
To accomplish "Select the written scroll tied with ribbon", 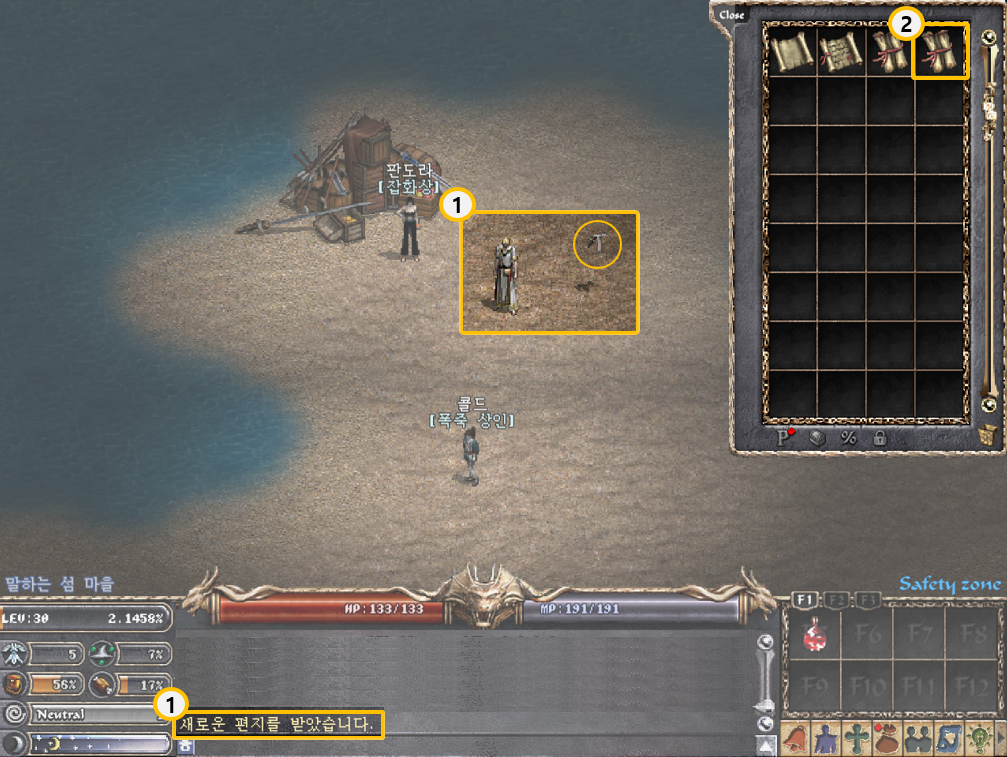I will [x=841, y=51].
